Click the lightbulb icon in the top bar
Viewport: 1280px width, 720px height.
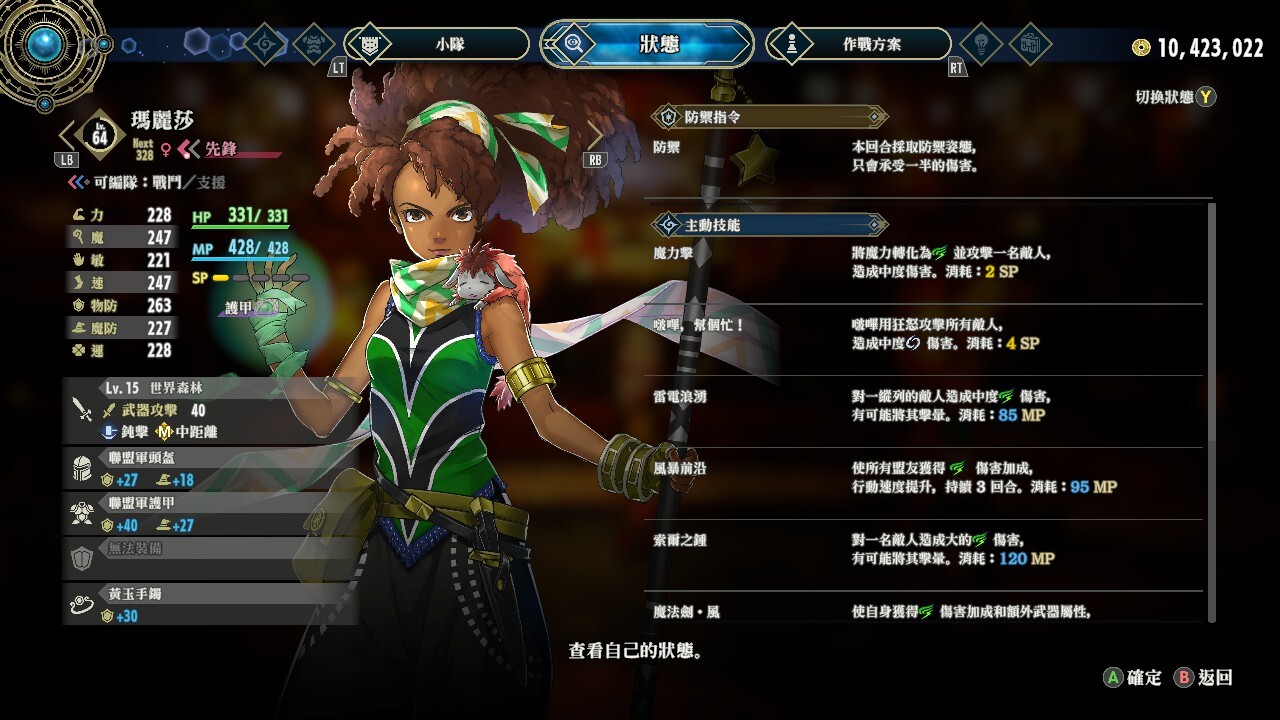(x=980, y=44)
